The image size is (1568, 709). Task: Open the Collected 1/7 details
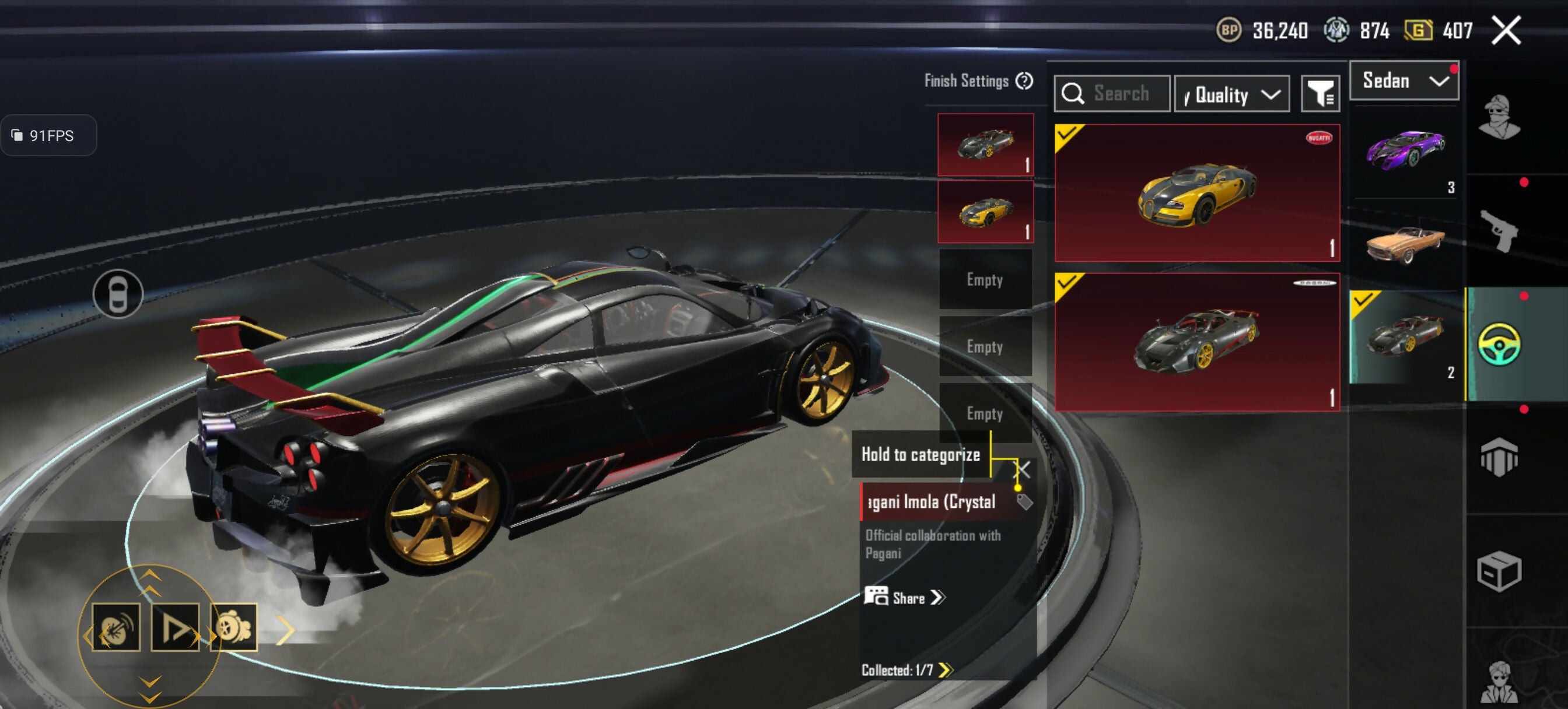click(907, 670)
